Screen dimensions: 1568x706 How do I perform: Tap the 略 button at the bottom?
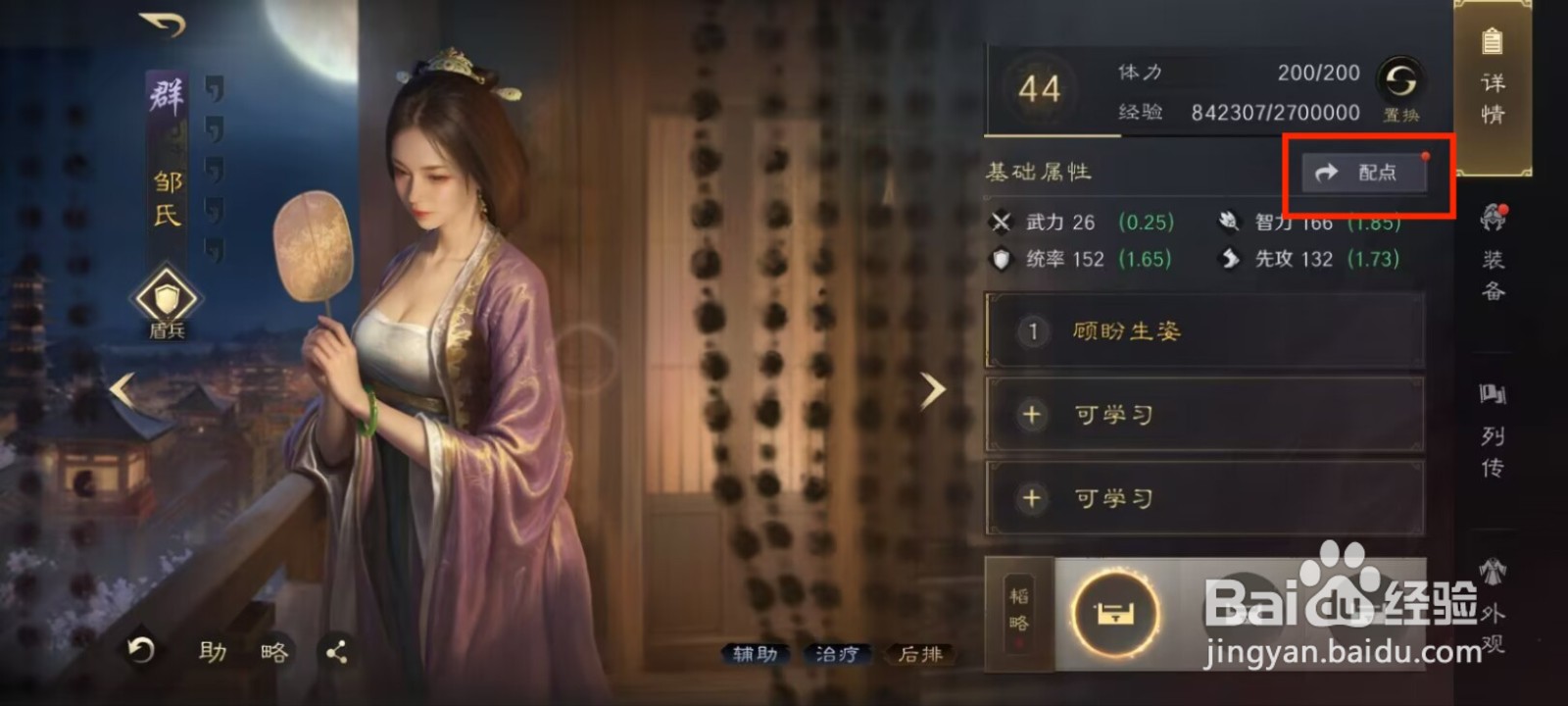point(274,650)
